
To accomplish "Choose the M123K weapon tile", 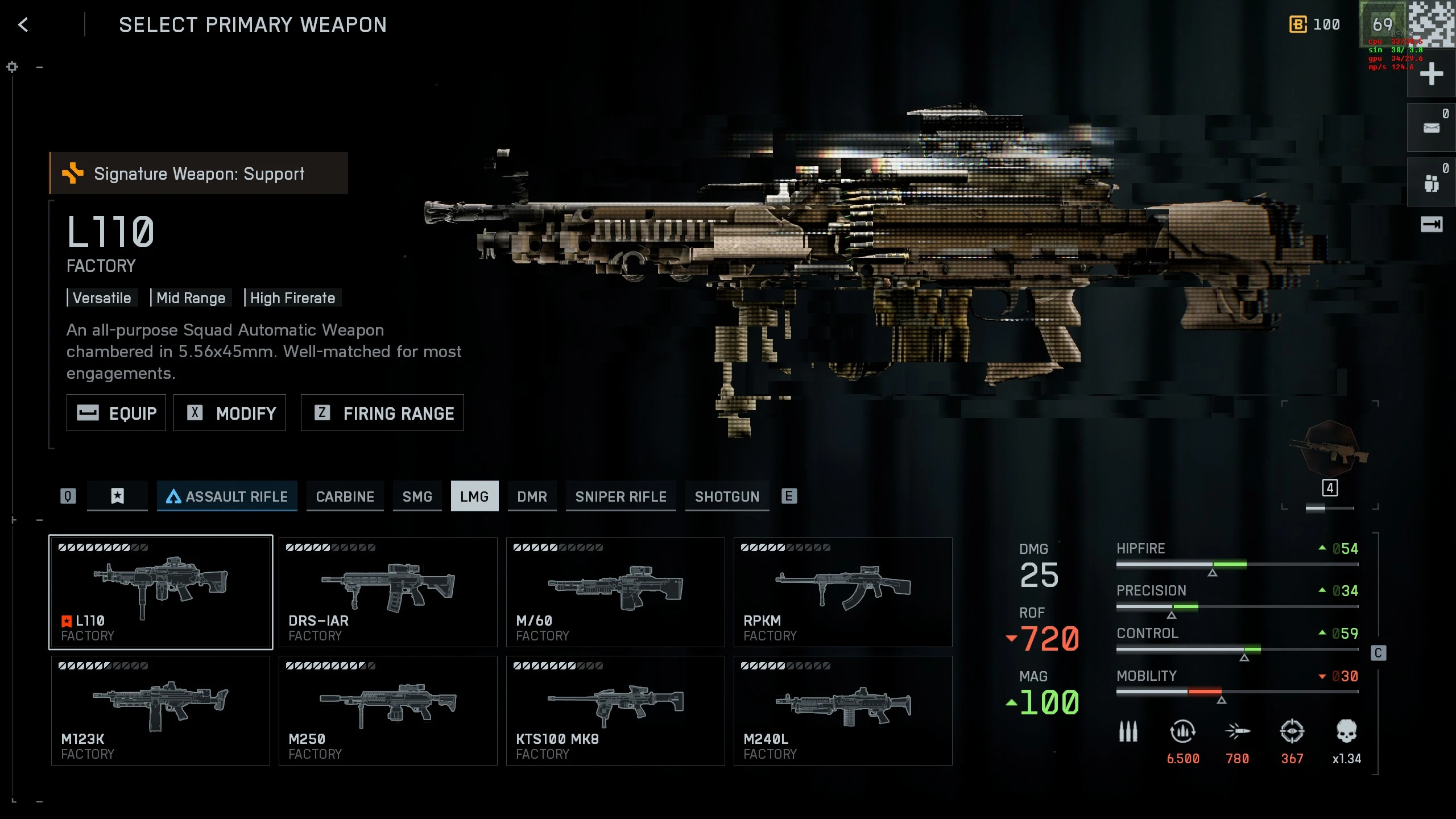I will click(x=160, y=710).
